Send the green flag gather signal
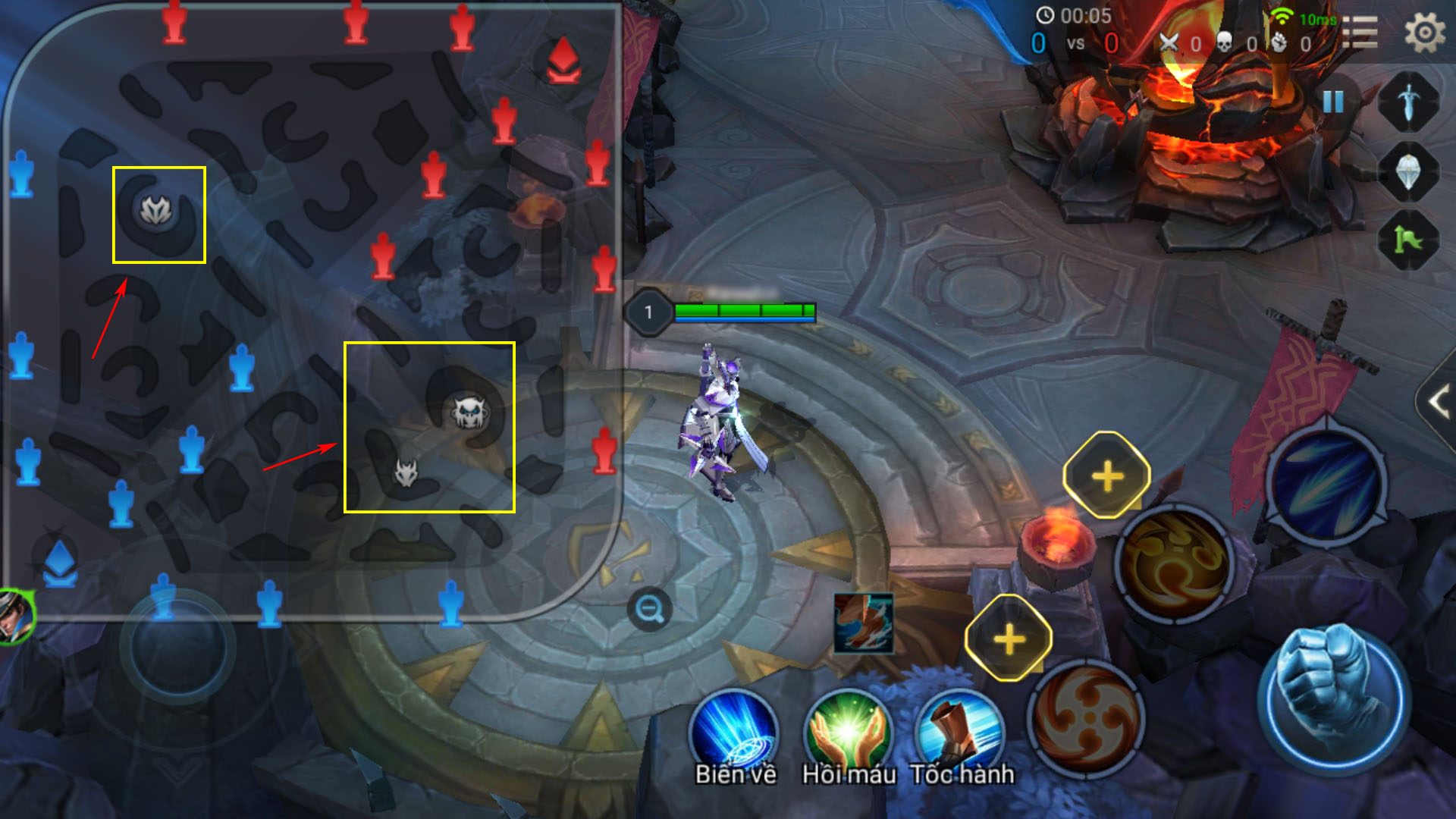 (1408, 241)
